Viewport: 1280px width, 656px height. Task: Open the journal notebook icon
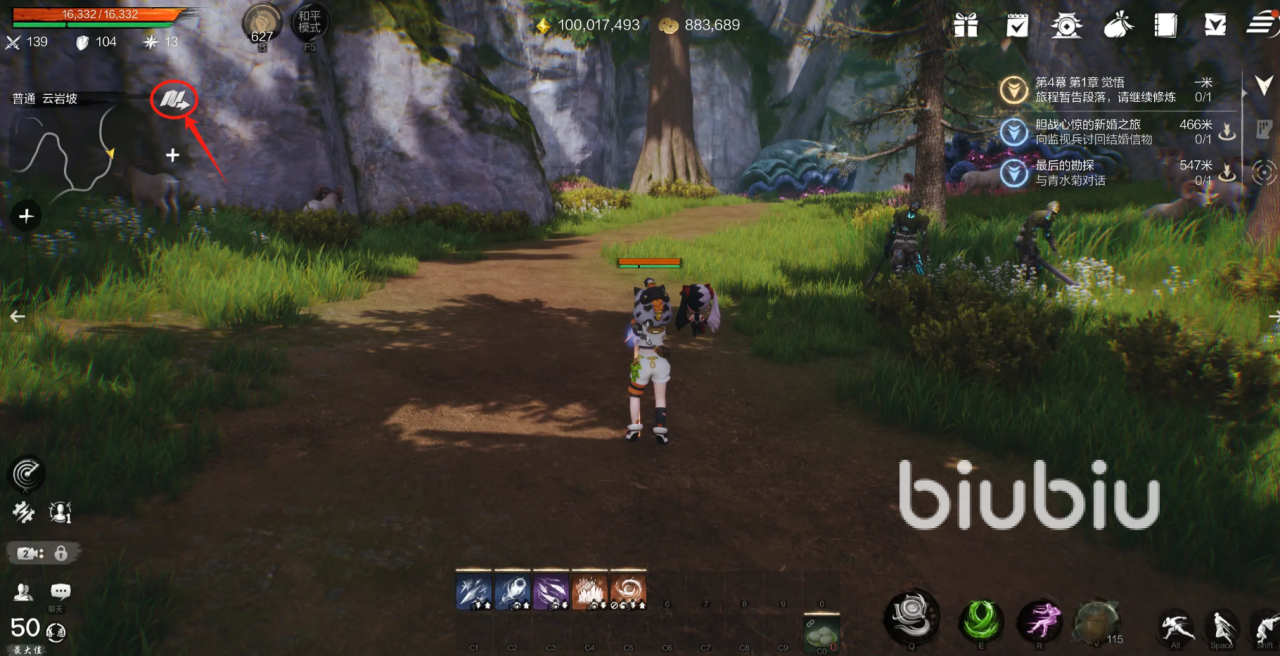1165,25
